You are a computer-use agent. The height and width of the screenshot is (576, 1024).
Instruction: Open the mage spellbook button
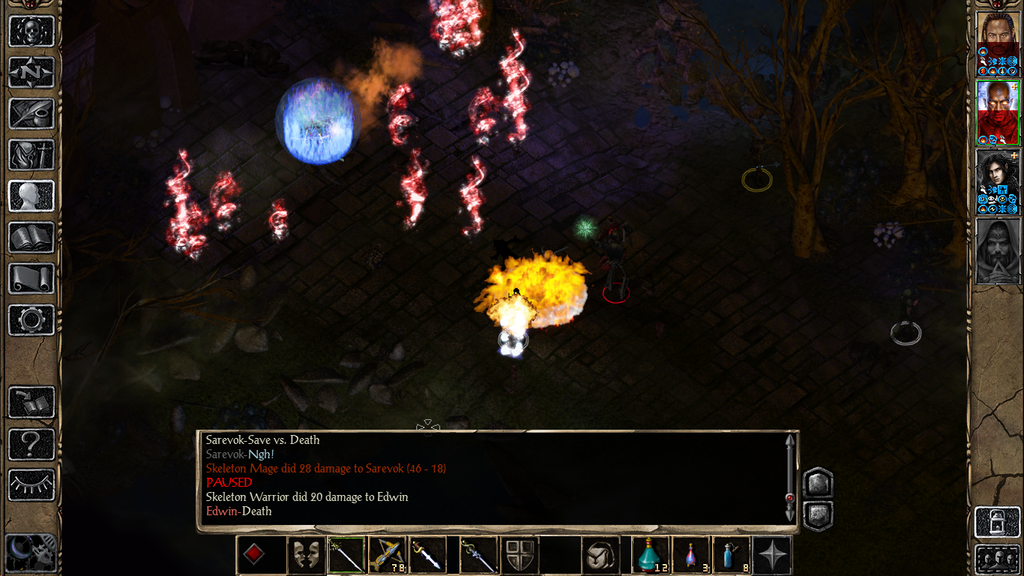pos(31,237)
